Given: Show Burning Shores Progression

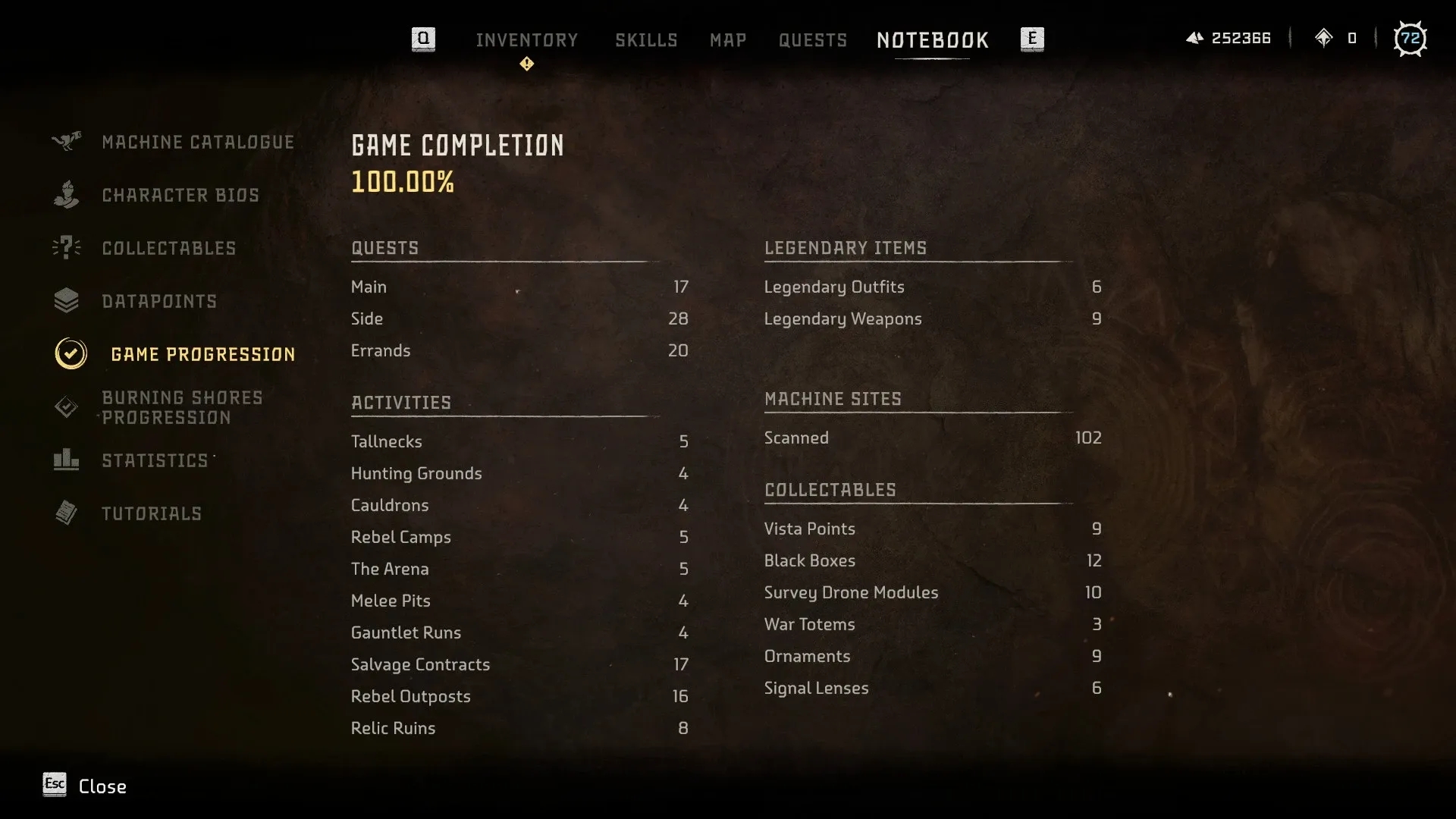Looking at the screenshot, I should [182, 408].
